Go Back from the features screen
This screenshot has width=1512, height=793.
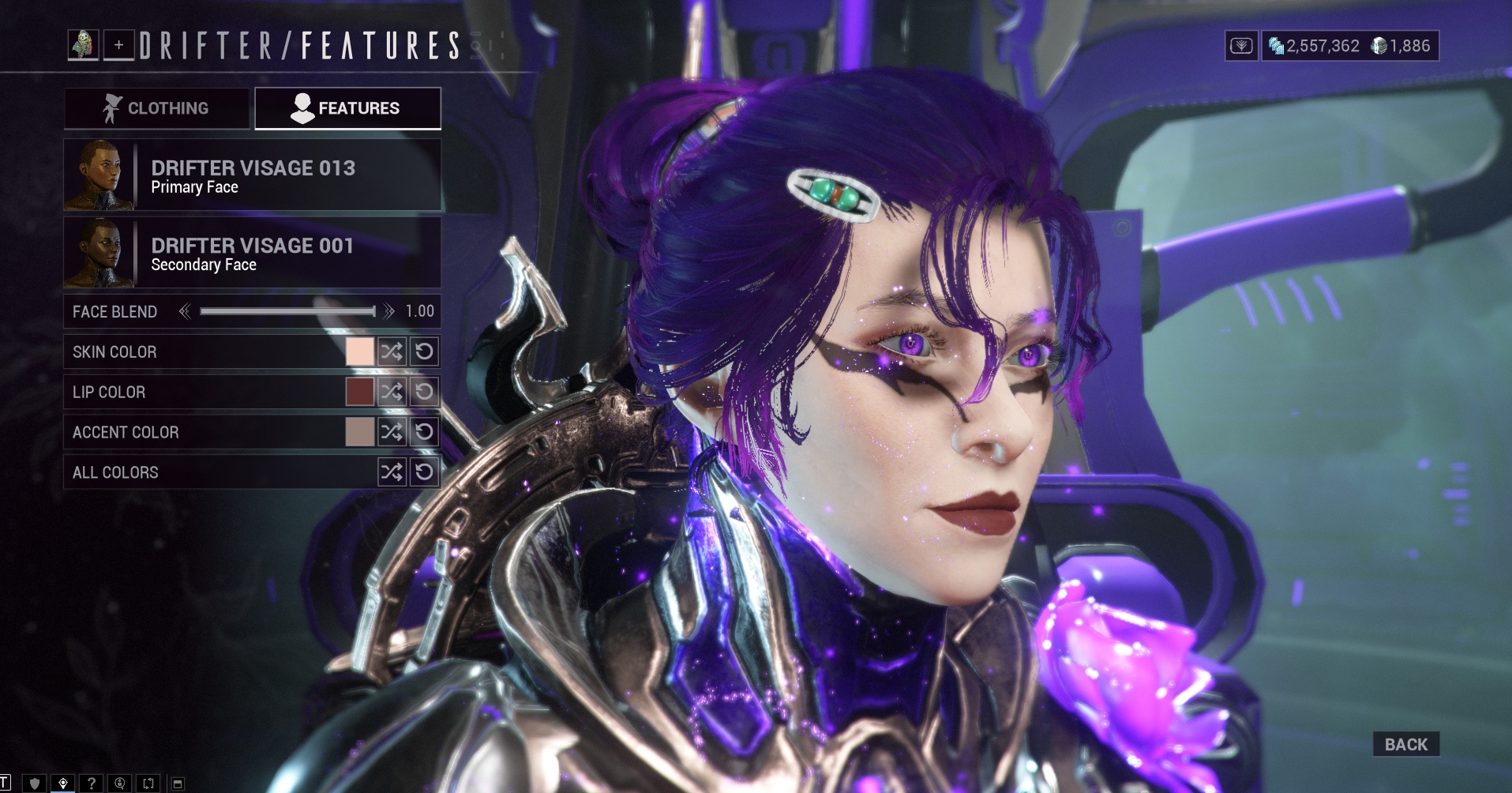pyautogui.click(x=1405, y=744)
